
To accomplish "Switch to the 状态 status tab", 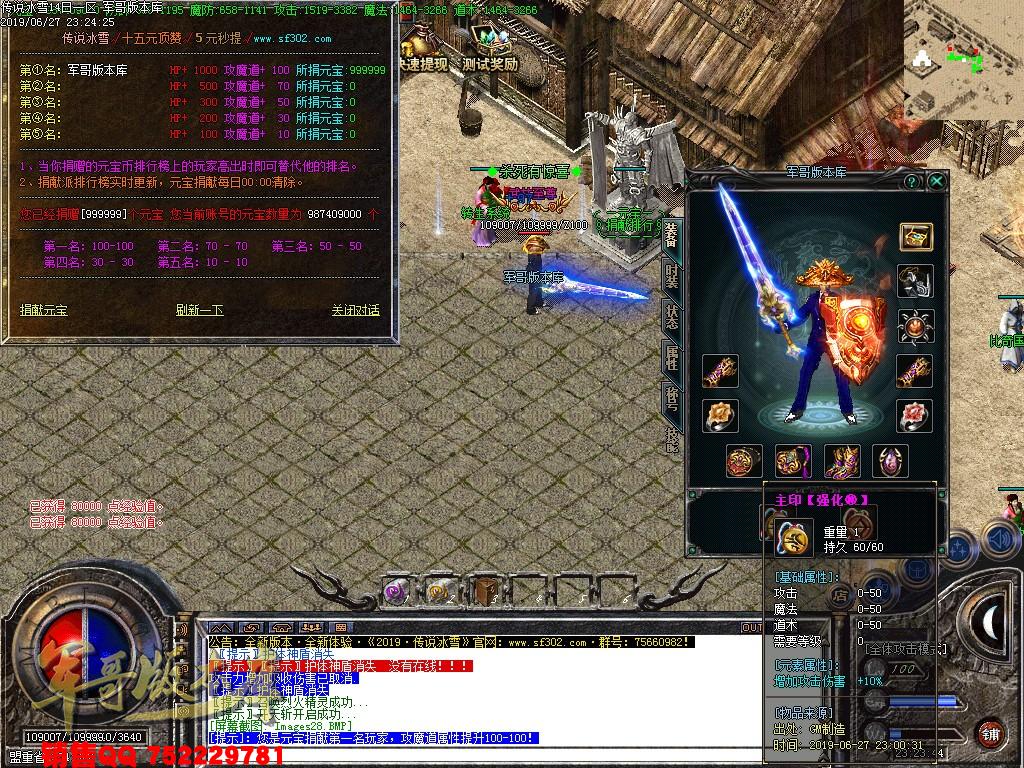I will point(672,317).
